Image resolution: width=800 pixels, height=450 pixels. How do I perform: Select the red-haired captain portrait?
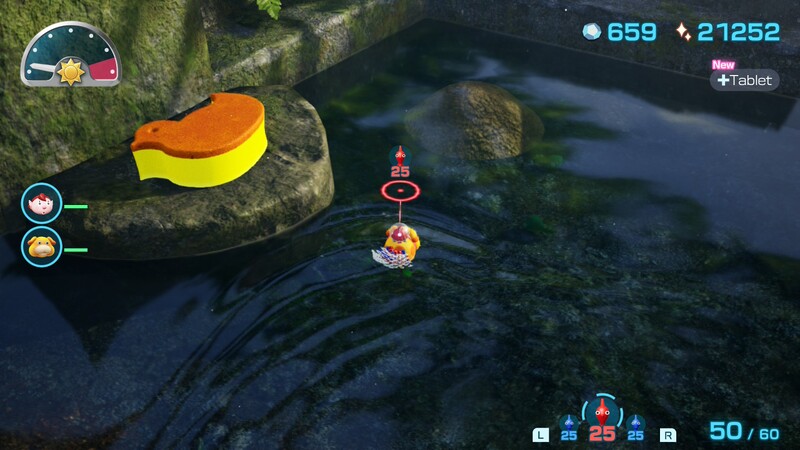pos(42,204)
